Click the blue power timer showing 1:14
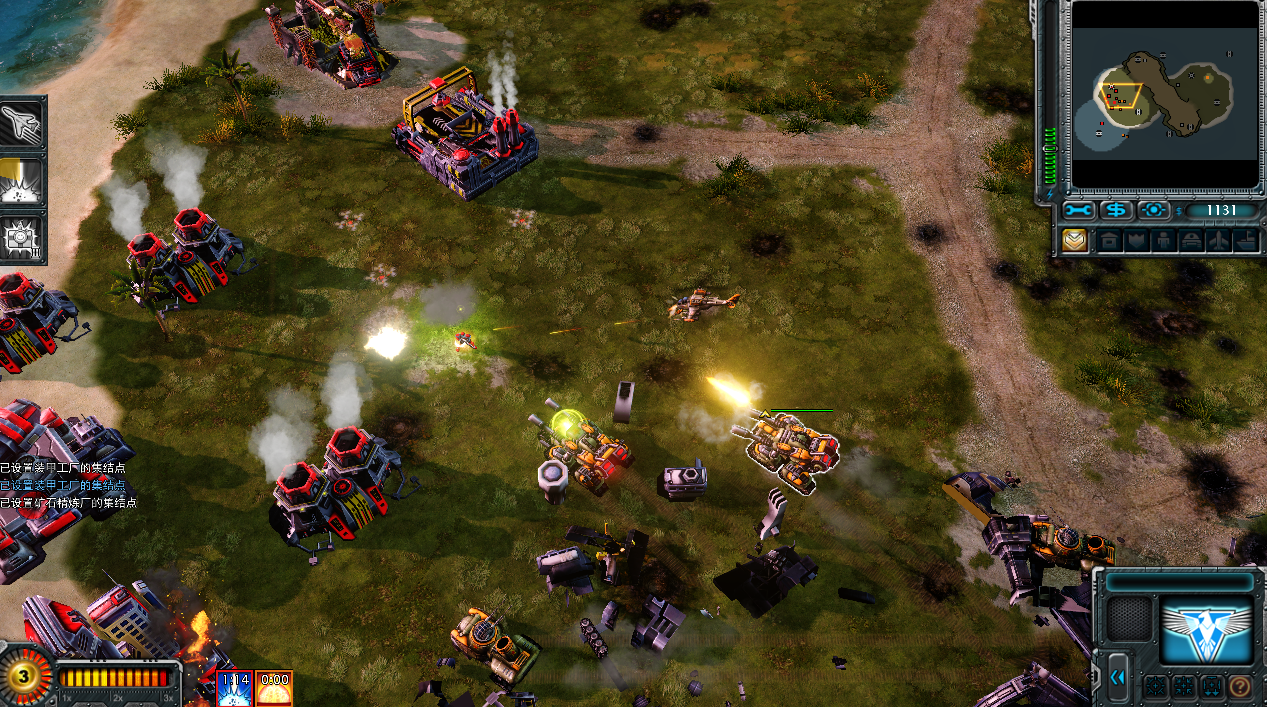 click(235, 688)
